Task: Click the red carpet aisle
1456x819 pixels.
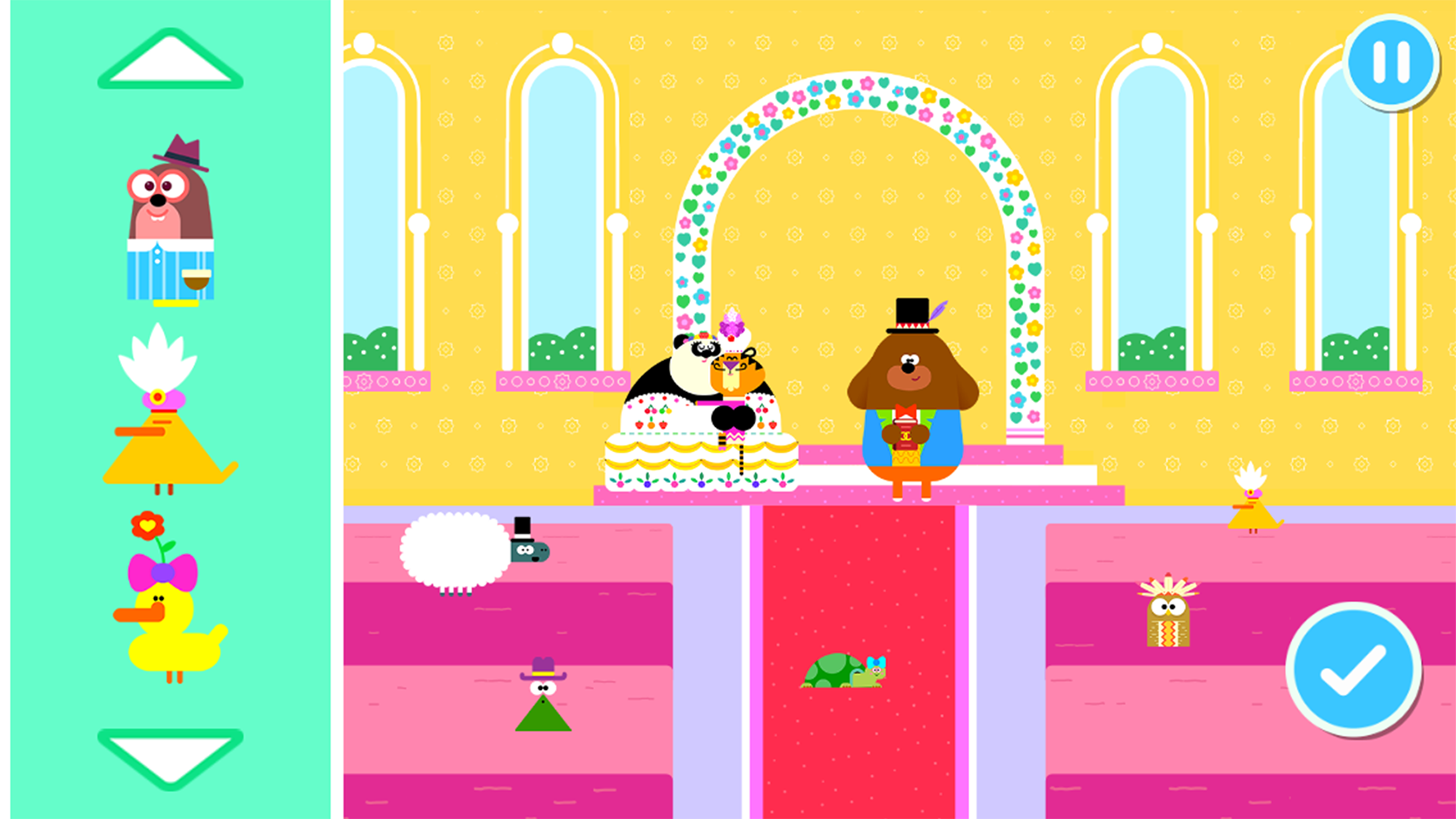Action: (857, 758)
